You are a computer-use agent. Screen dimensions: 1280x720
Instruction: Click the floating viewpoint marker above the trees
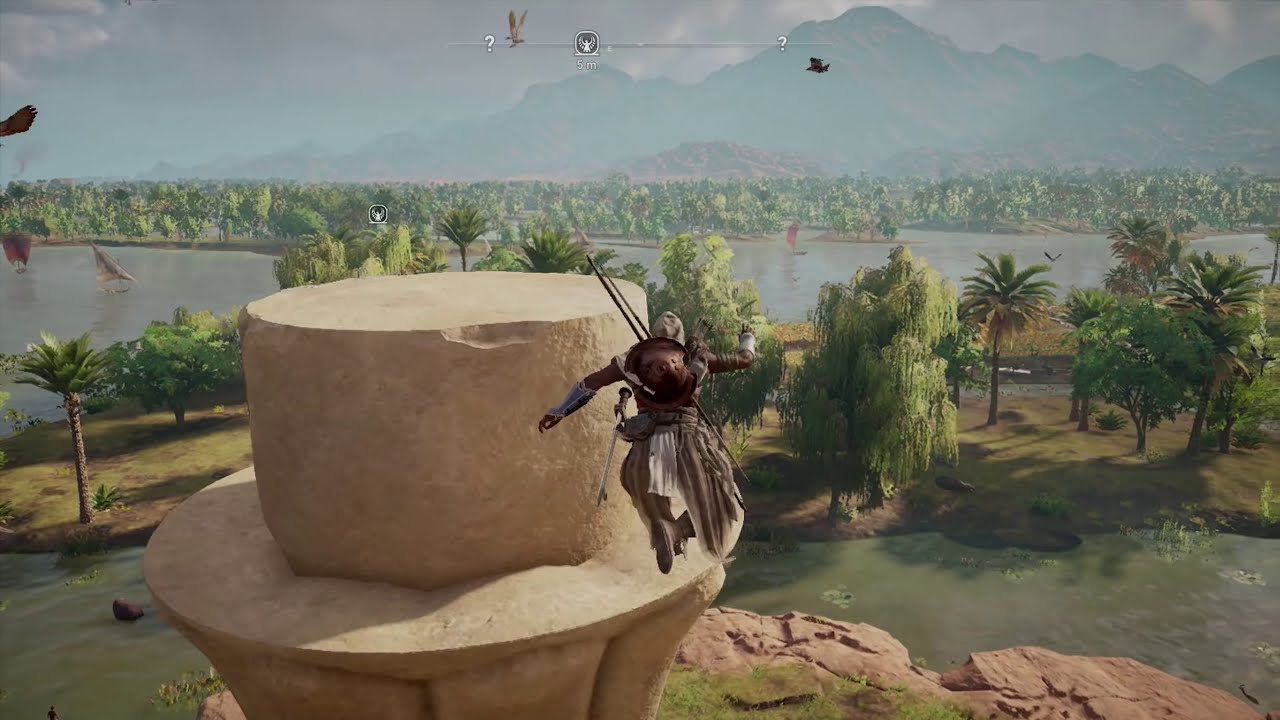coord(378,213)
